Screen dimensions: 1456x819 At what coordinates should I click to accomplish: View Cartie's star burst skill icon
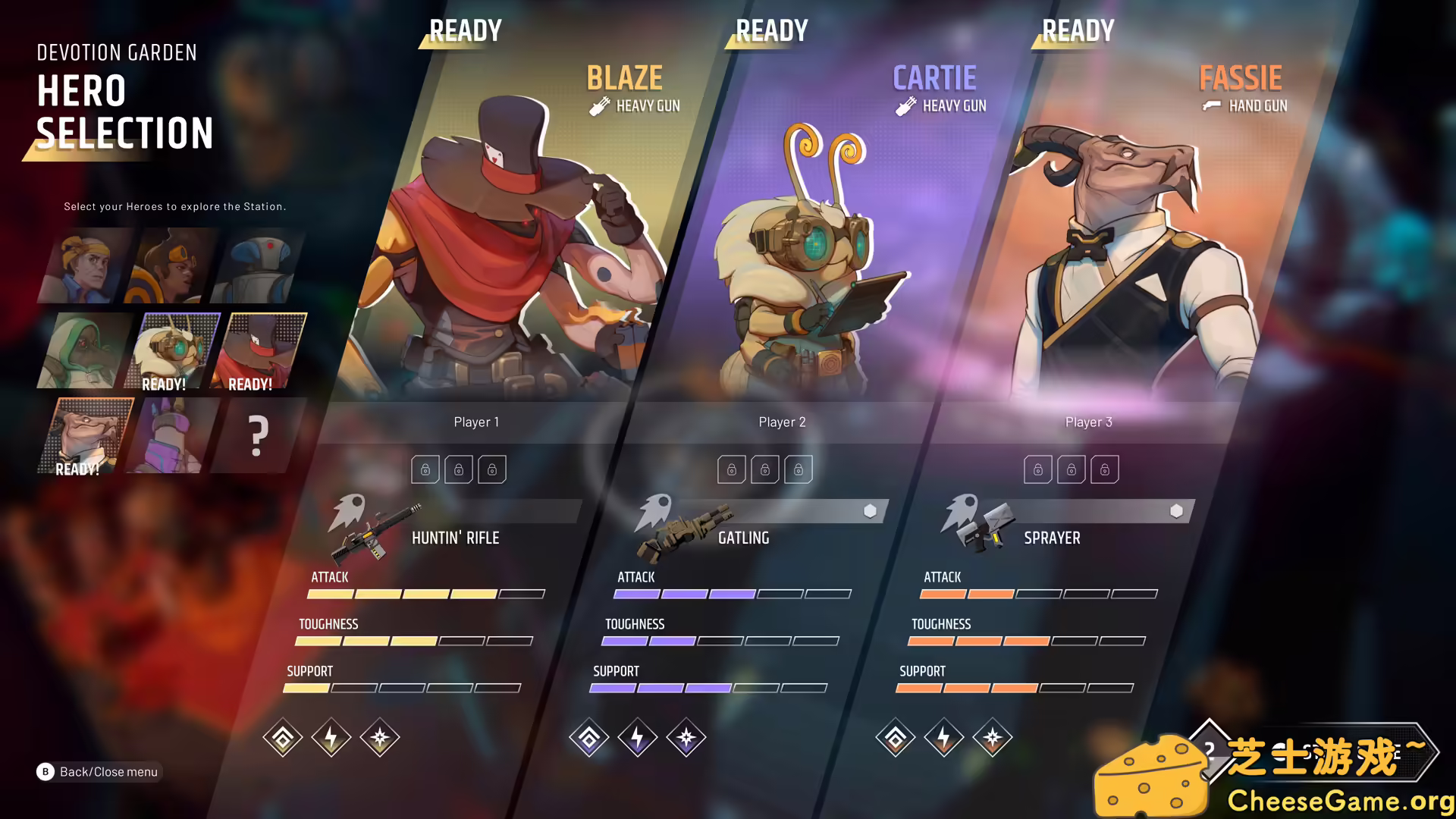click(x=686, y=737)
